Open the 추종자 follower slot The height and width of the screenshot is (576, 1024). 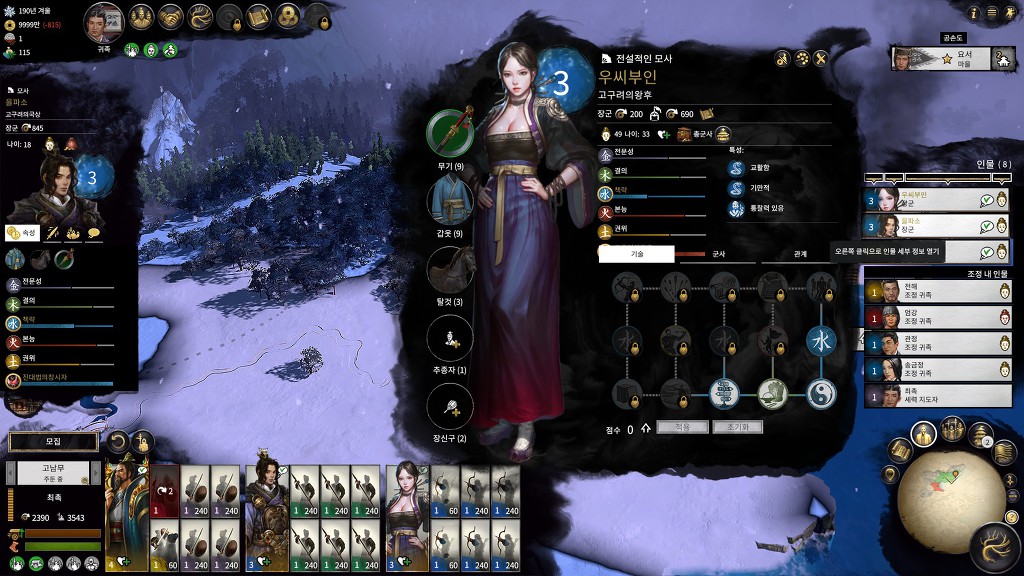pos(450,338)
